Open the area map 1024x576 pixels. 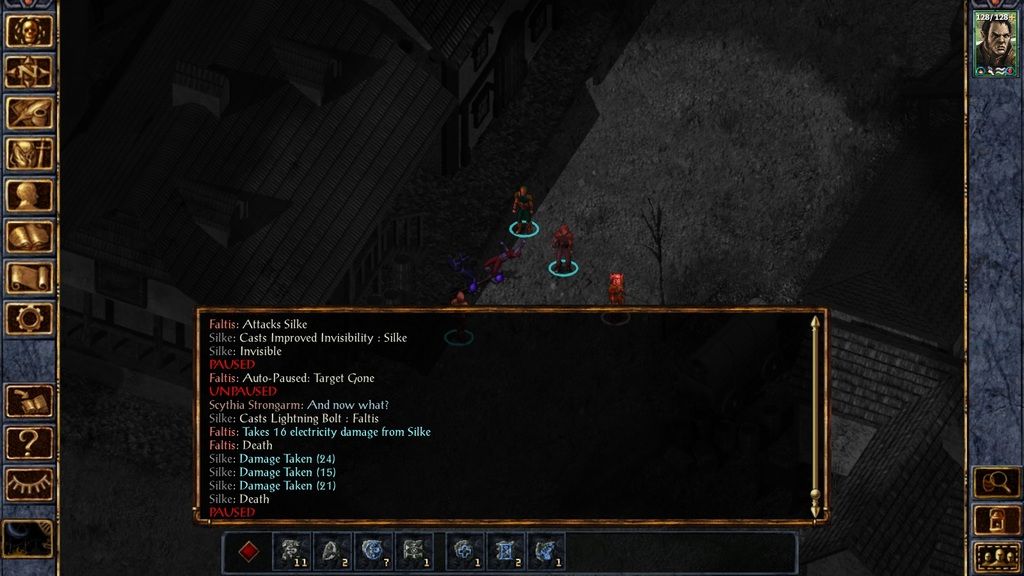pos(29,72)
